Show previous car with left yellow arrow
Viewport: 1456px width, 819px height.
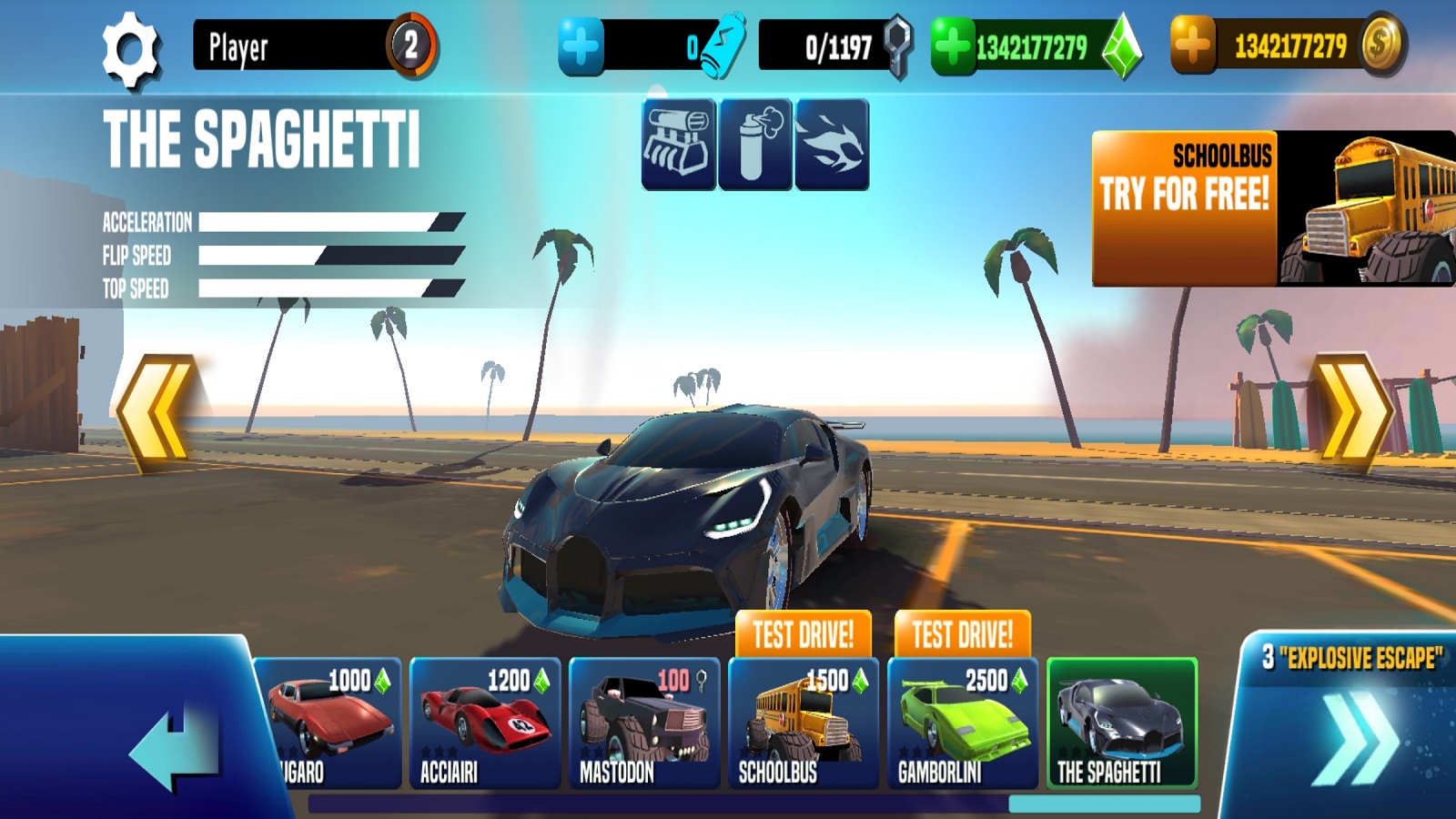(x=157, y=412)
